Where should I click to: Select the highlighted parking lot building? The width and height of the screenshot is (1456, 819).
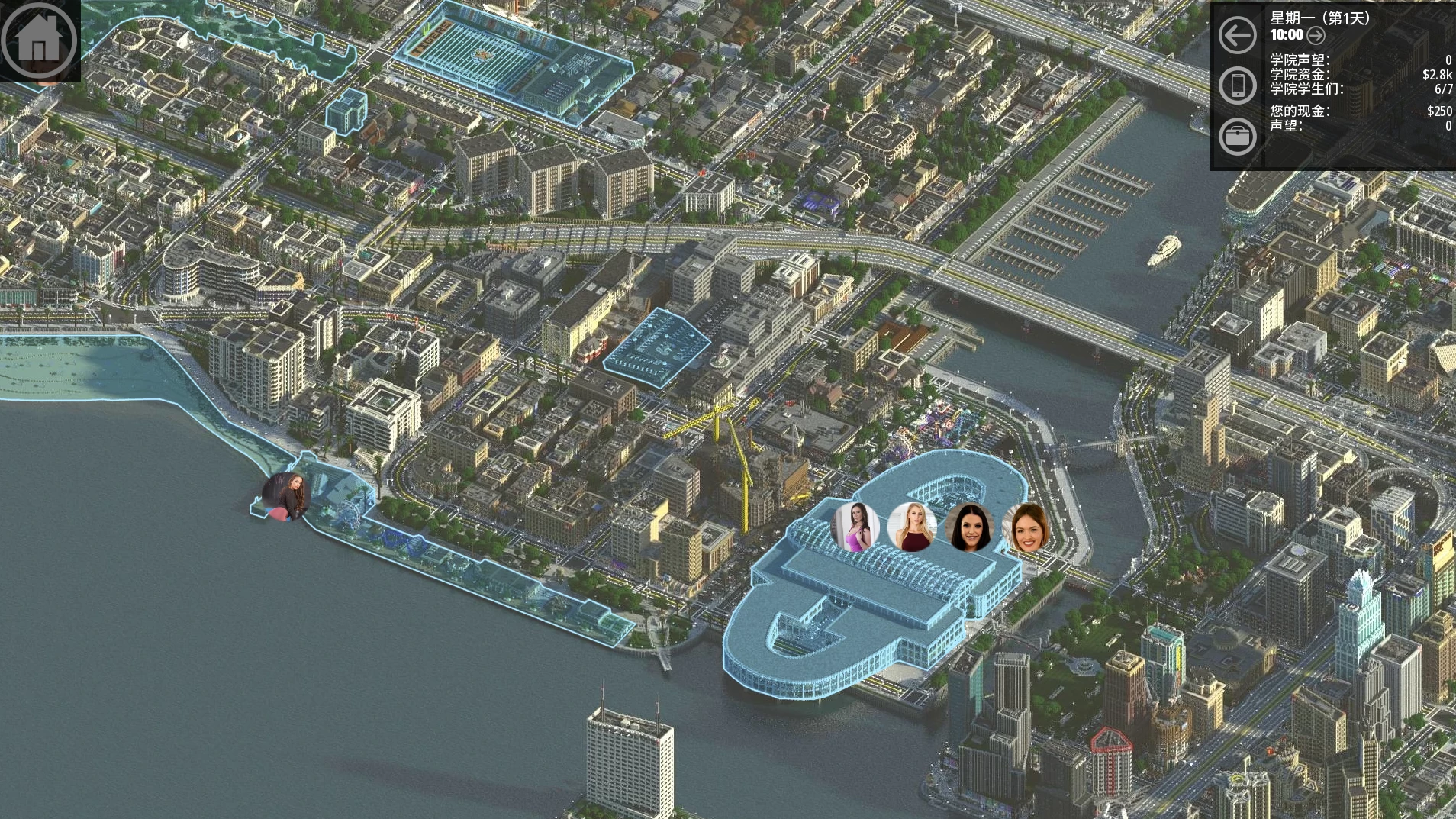coord(656,347)
